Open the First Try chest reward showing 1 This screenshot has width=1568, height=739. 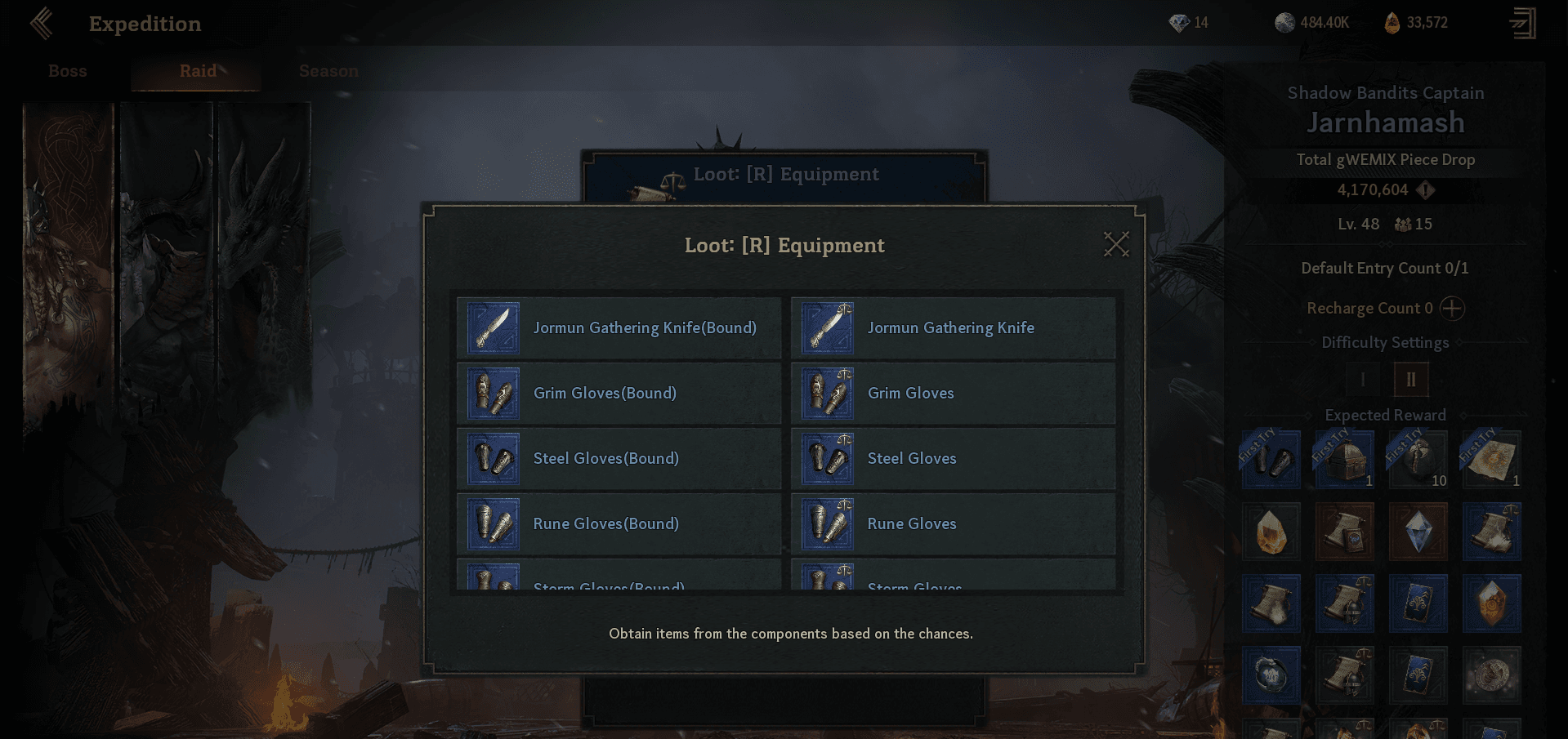[x=1344, y=457]
